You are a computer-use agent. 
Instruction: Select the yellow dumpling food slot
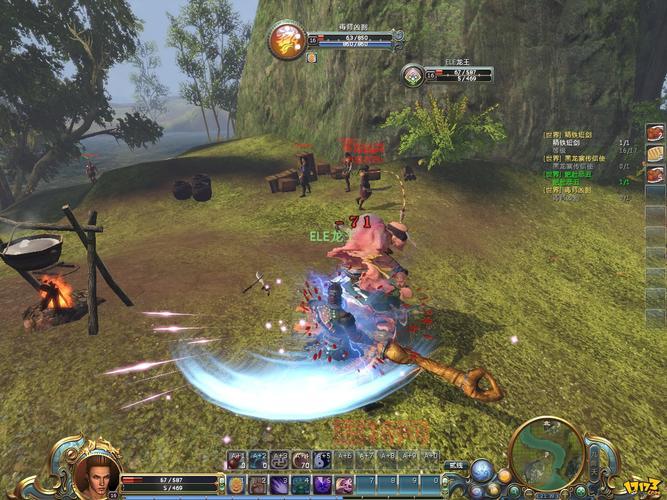pyautogui.click(x=655, y=153)
